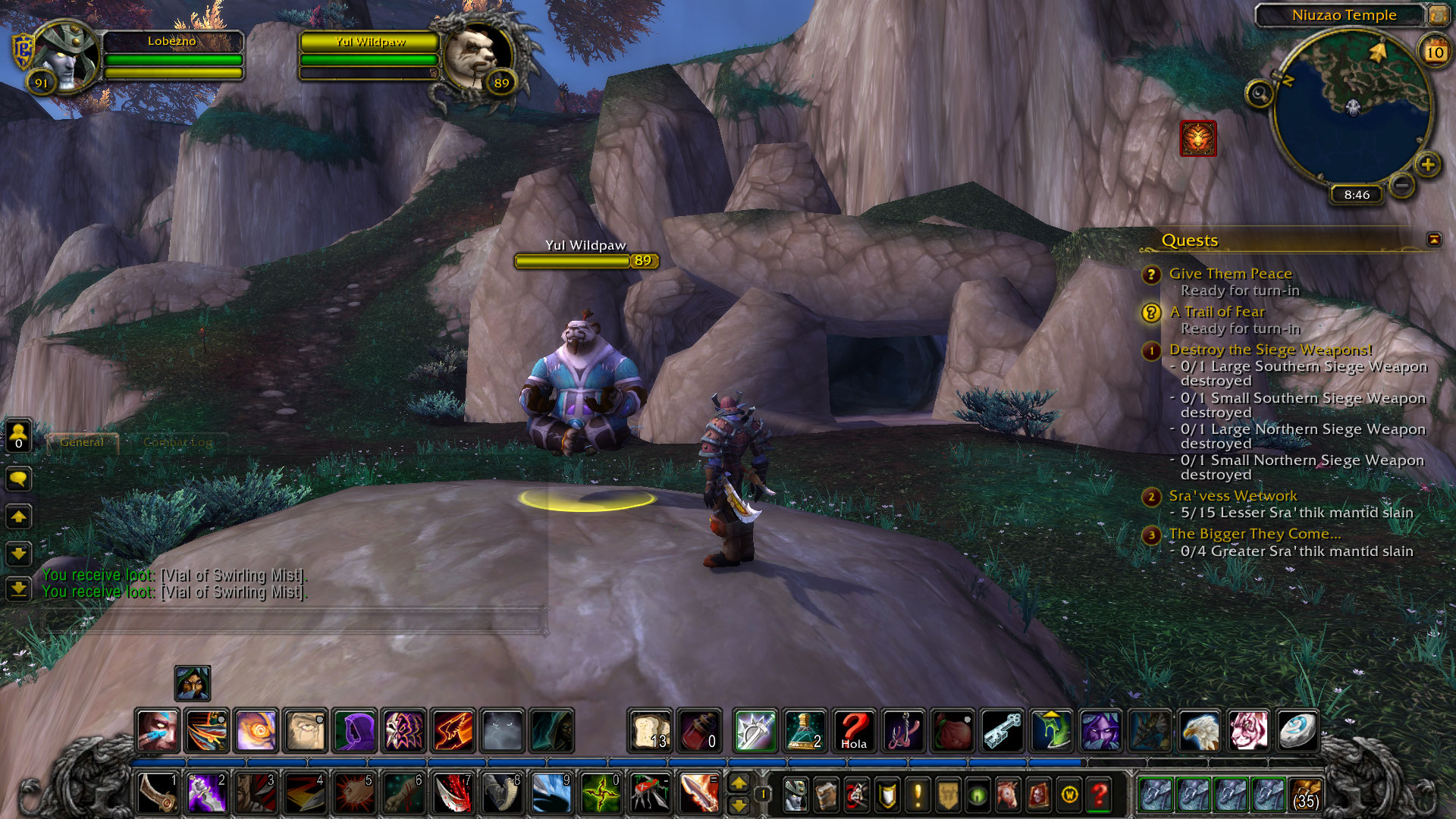
Task: Open the Sra'vess Wetwork quest entry
Action: (x=1232, y=496)
